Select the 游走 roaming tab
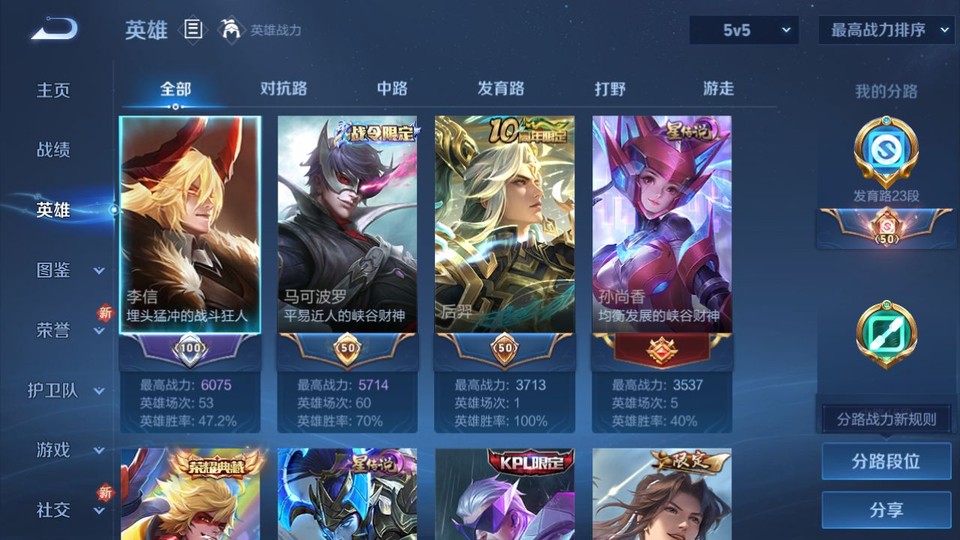Viewport: 960px width, 540px height. click(718, 89)
